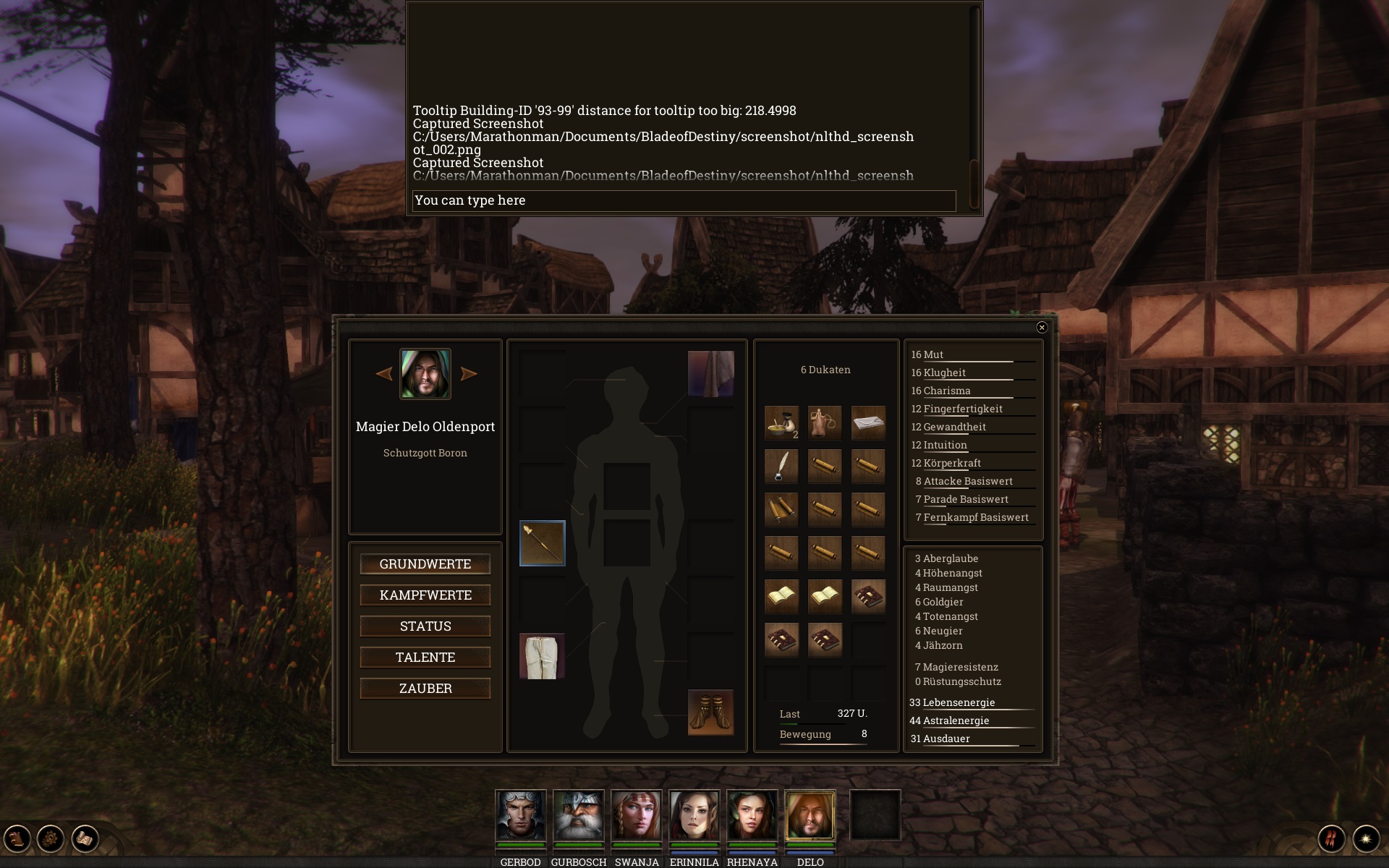Select the equipped cloak slot
1389x868 pixels.
(710, 374)
